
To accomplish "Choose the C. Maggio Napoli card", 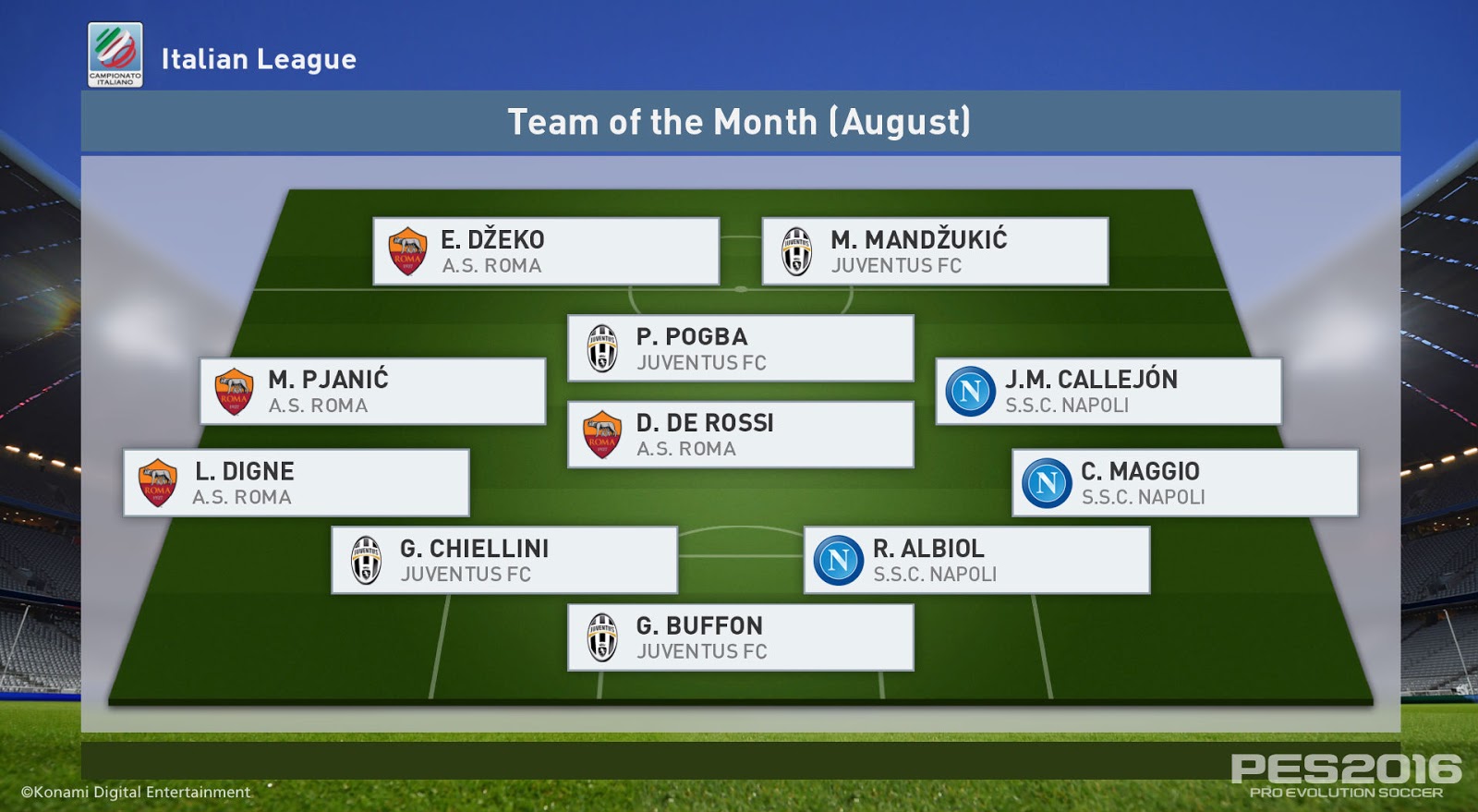I will [1185, 483].
